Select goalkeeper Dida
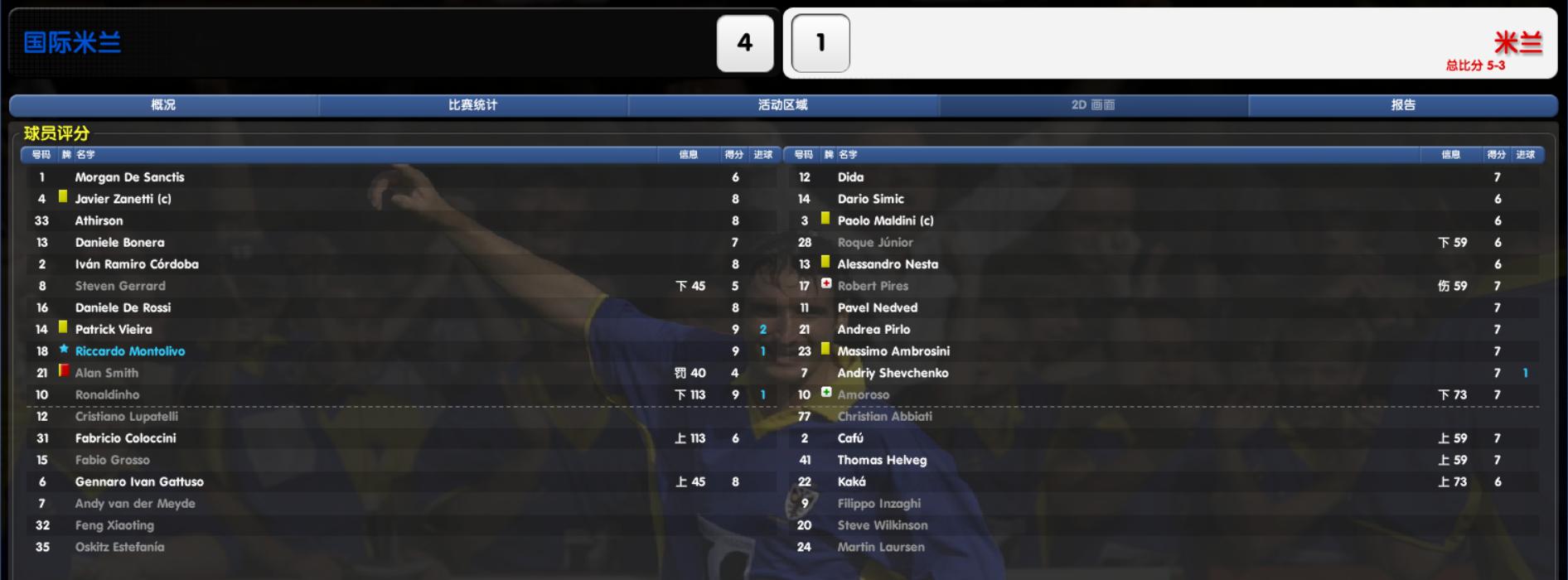1568x580 pixels. [850, 177]
